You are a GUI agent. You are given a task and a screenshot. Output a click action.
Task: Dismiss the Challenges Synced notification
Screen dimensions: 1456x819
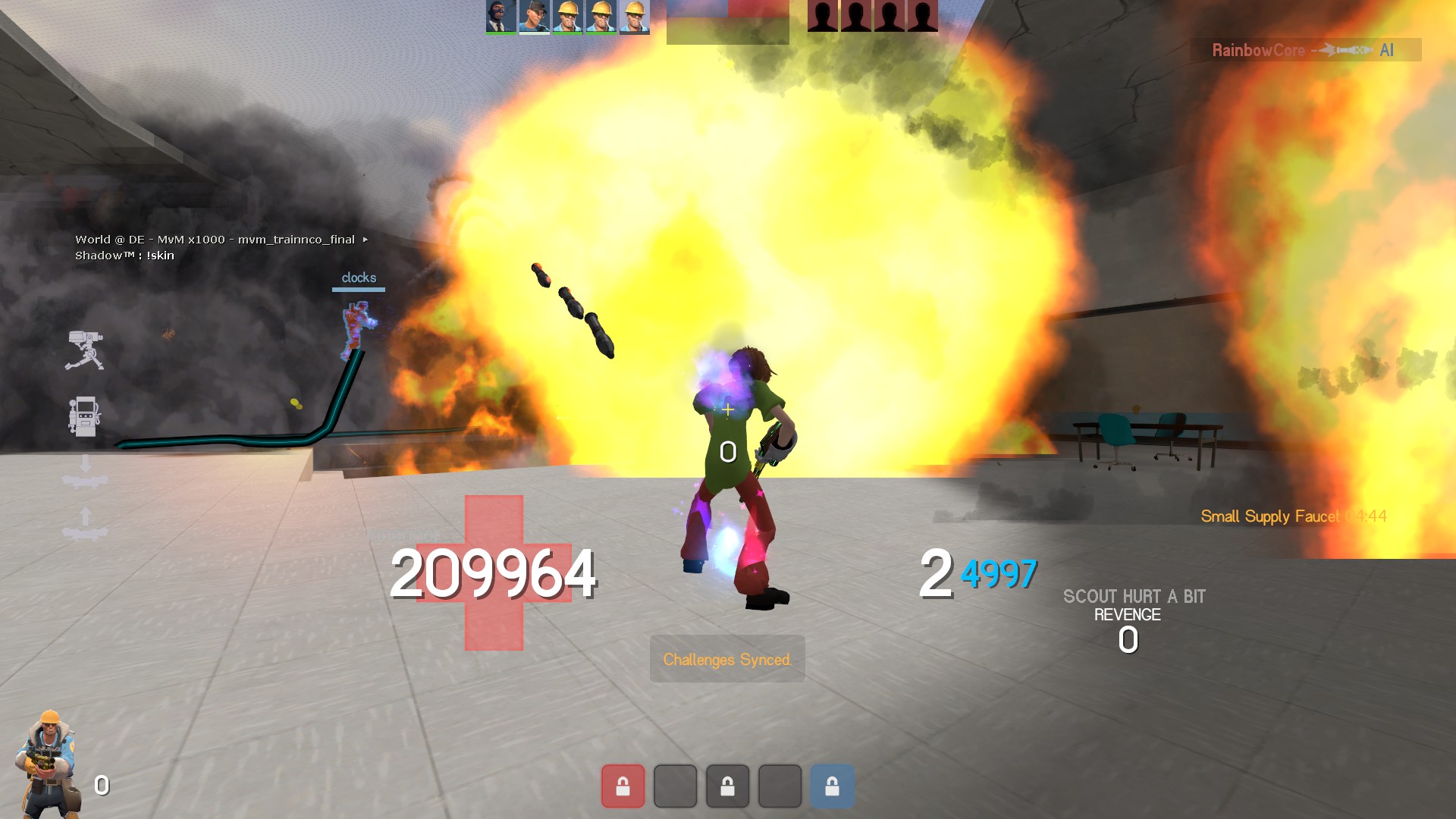click(727, 659)
